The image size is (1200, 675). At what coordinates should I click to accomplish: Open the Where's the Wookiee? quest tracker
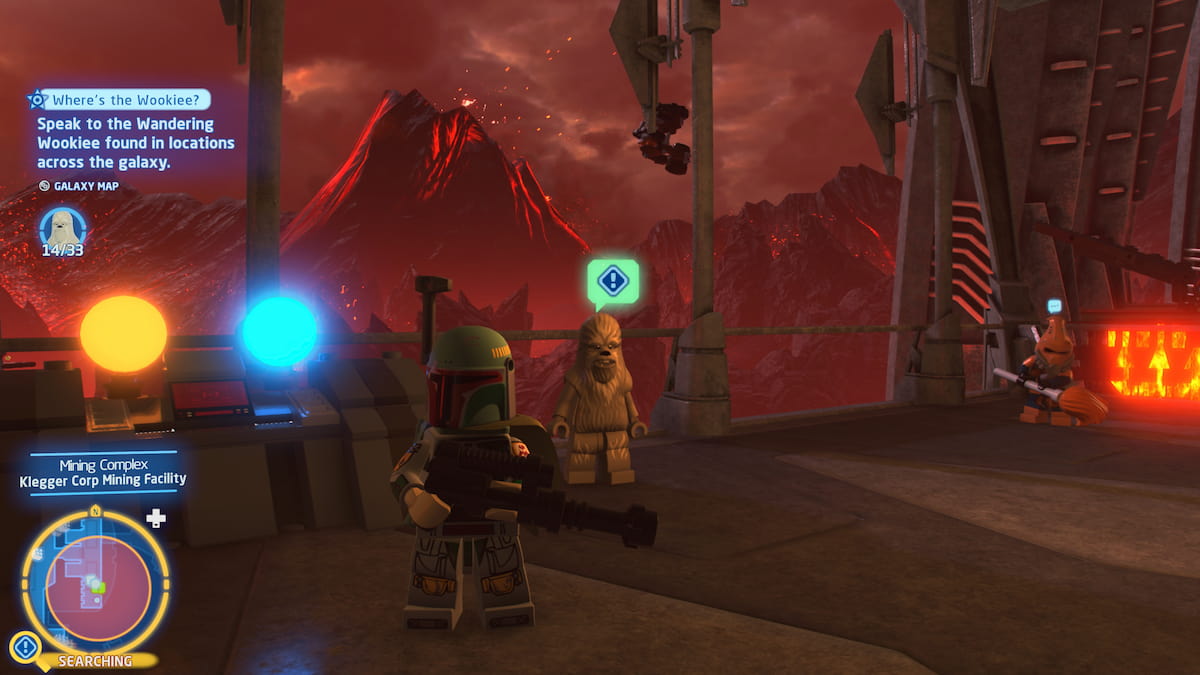(120, 99)
